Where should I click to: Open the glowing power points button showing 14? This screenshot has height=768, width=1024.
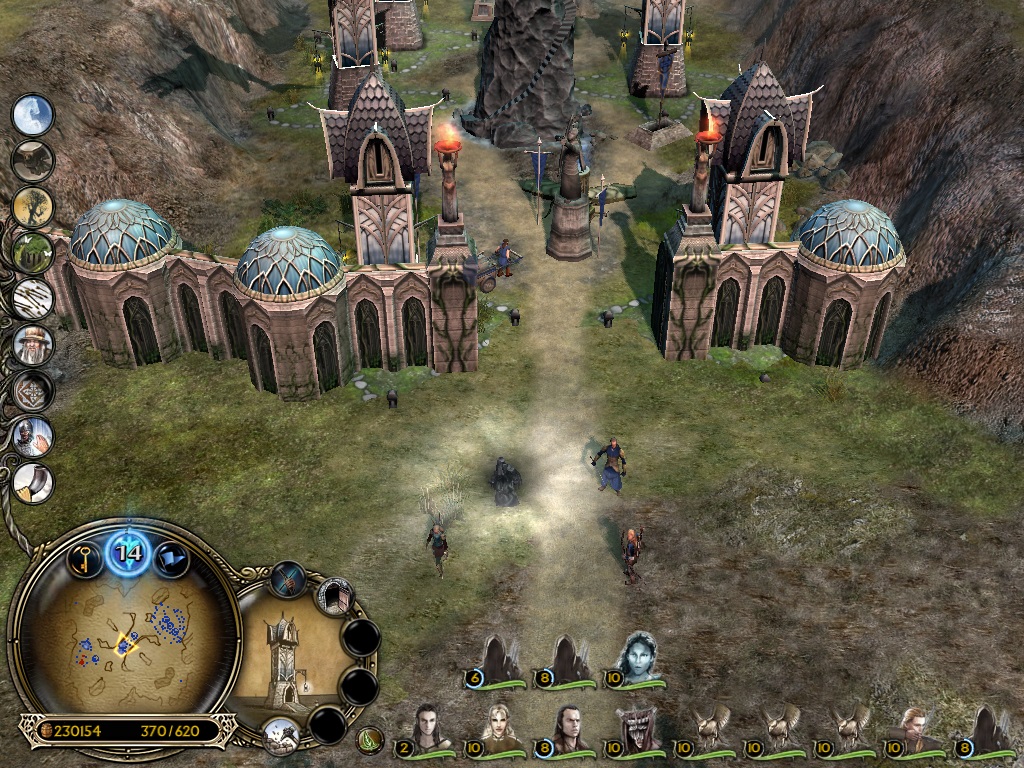click(x=128, y=551)
